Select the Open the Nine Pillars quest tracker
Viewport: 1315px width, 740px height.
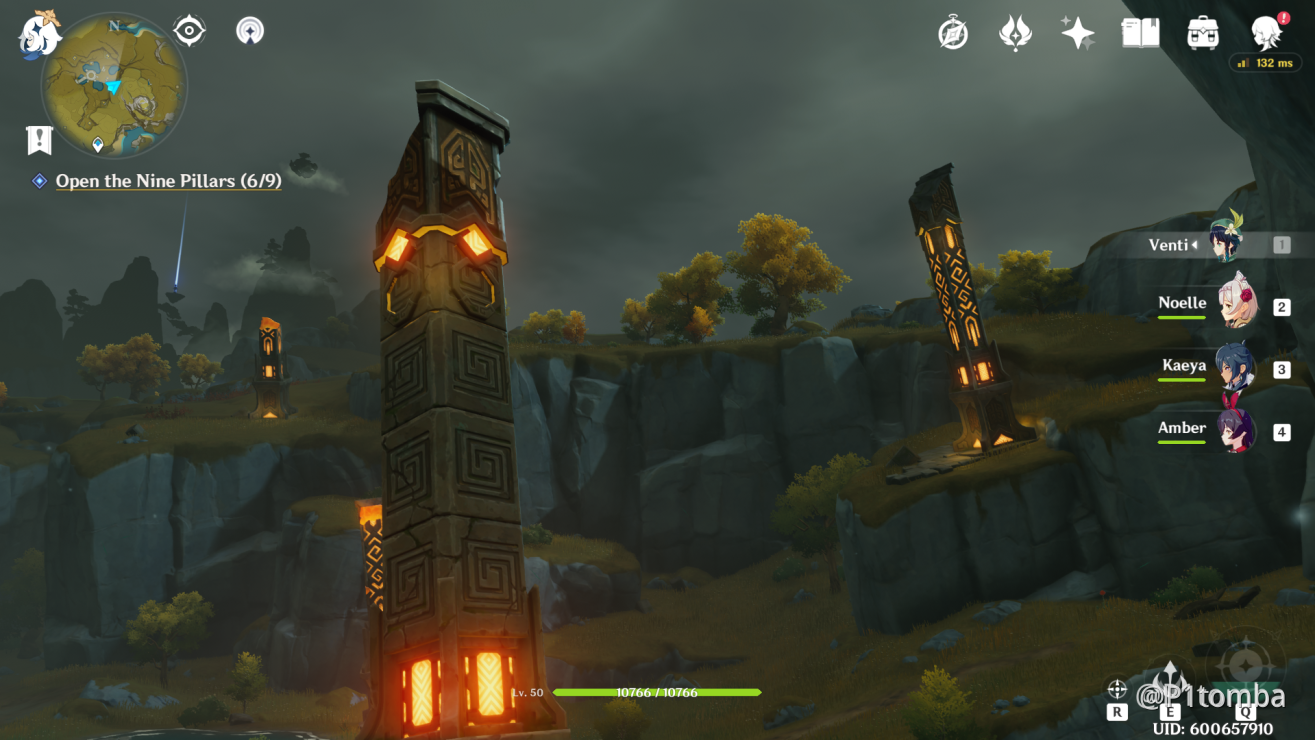click(168, 181)
